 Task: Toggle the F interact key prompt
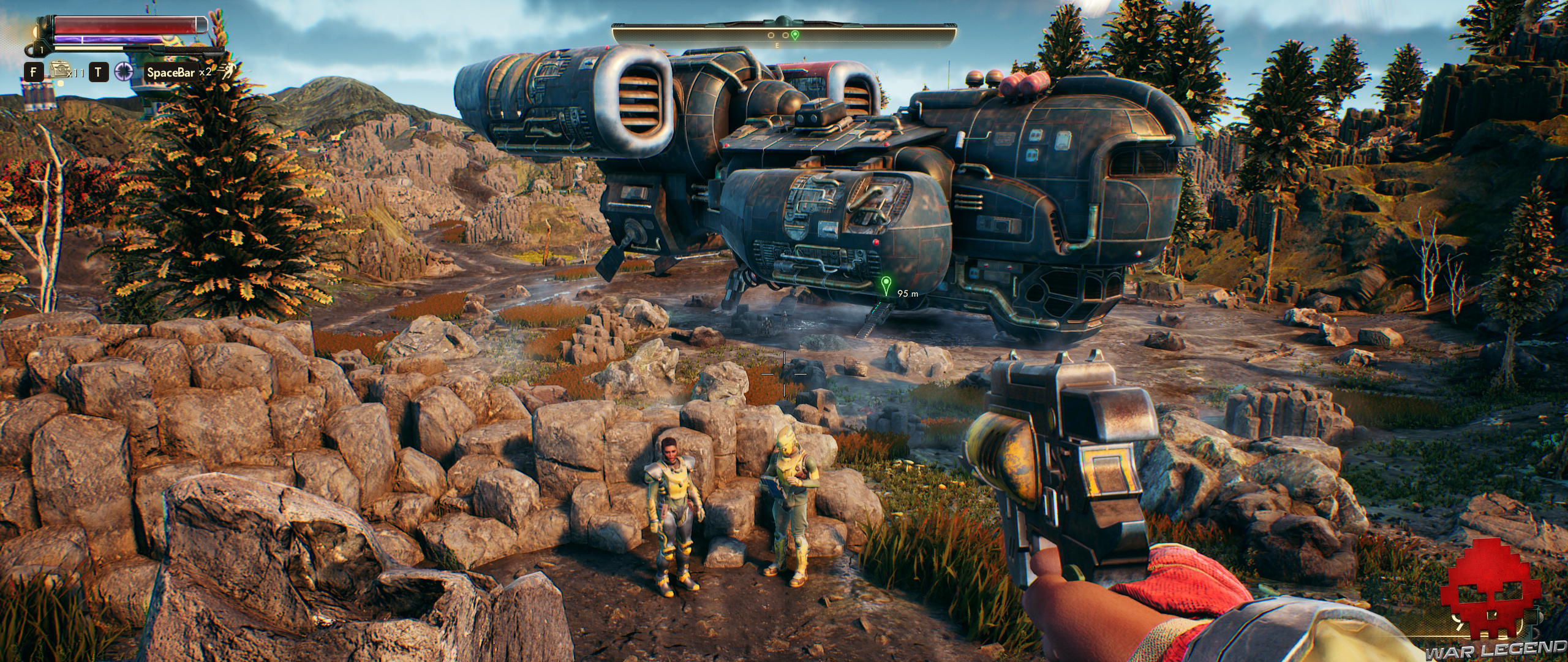click(34, 72)
